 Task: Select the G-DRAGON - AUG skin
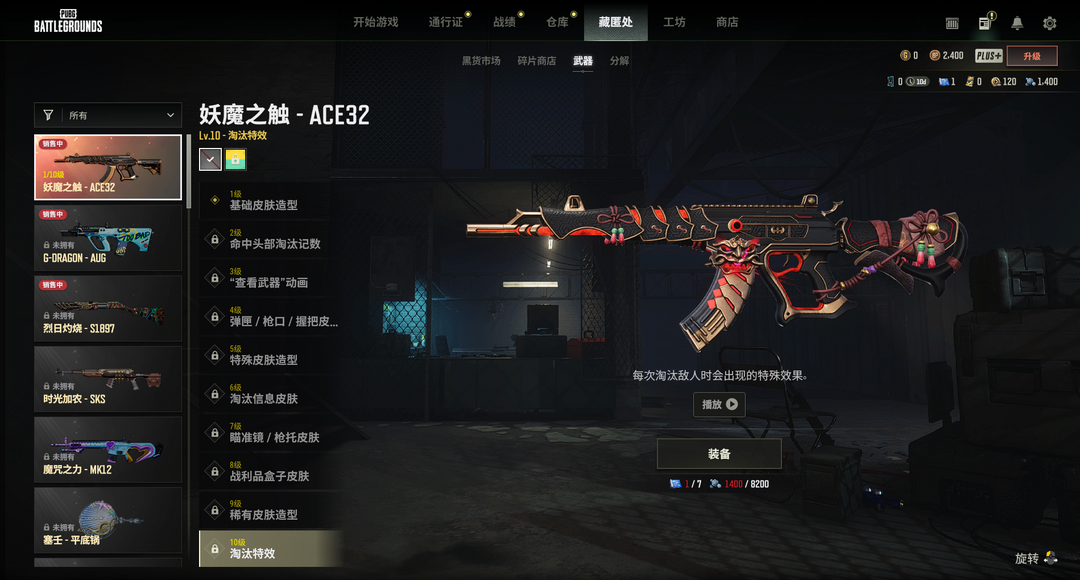pyautogui.click(x=108, y=238)
